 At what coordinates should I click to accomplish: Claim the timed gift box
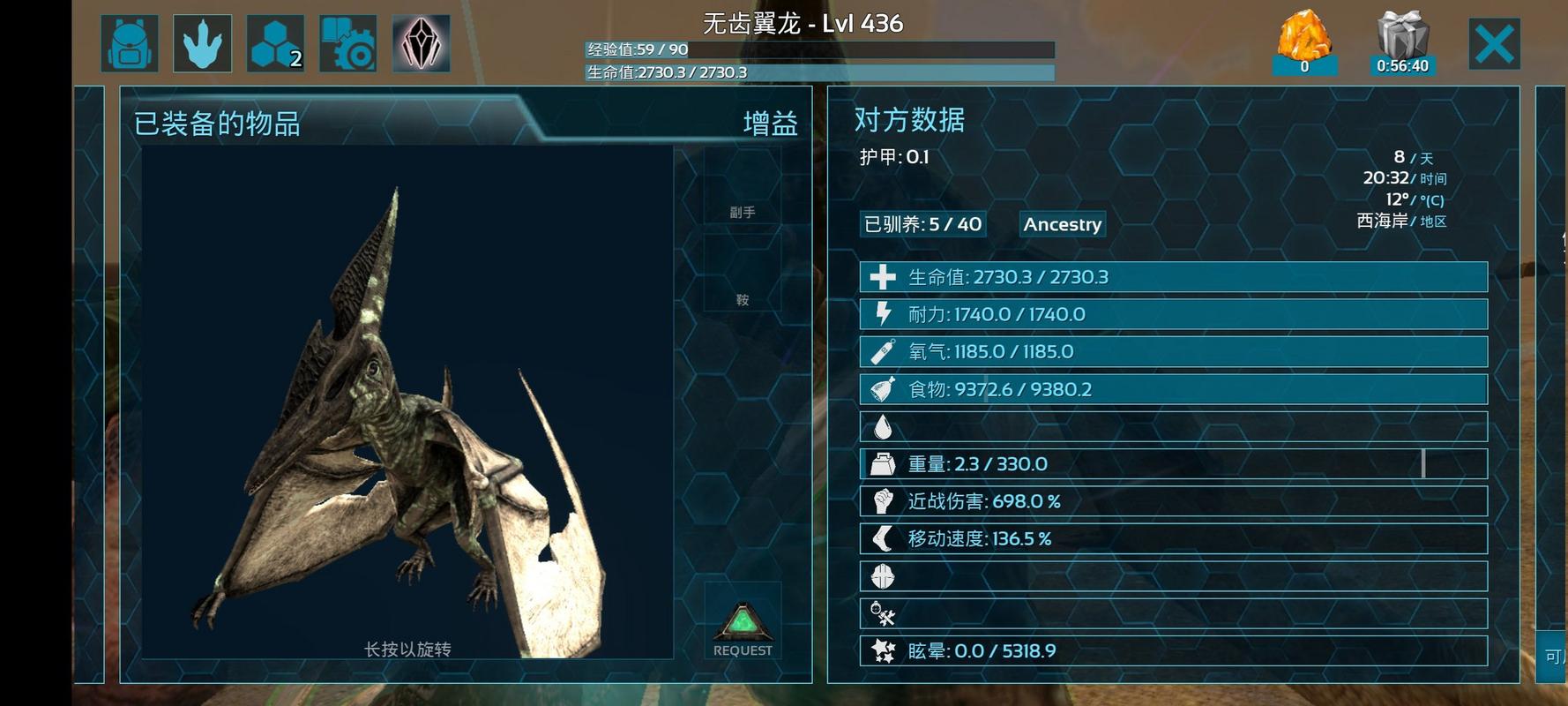coord(1402,42)
